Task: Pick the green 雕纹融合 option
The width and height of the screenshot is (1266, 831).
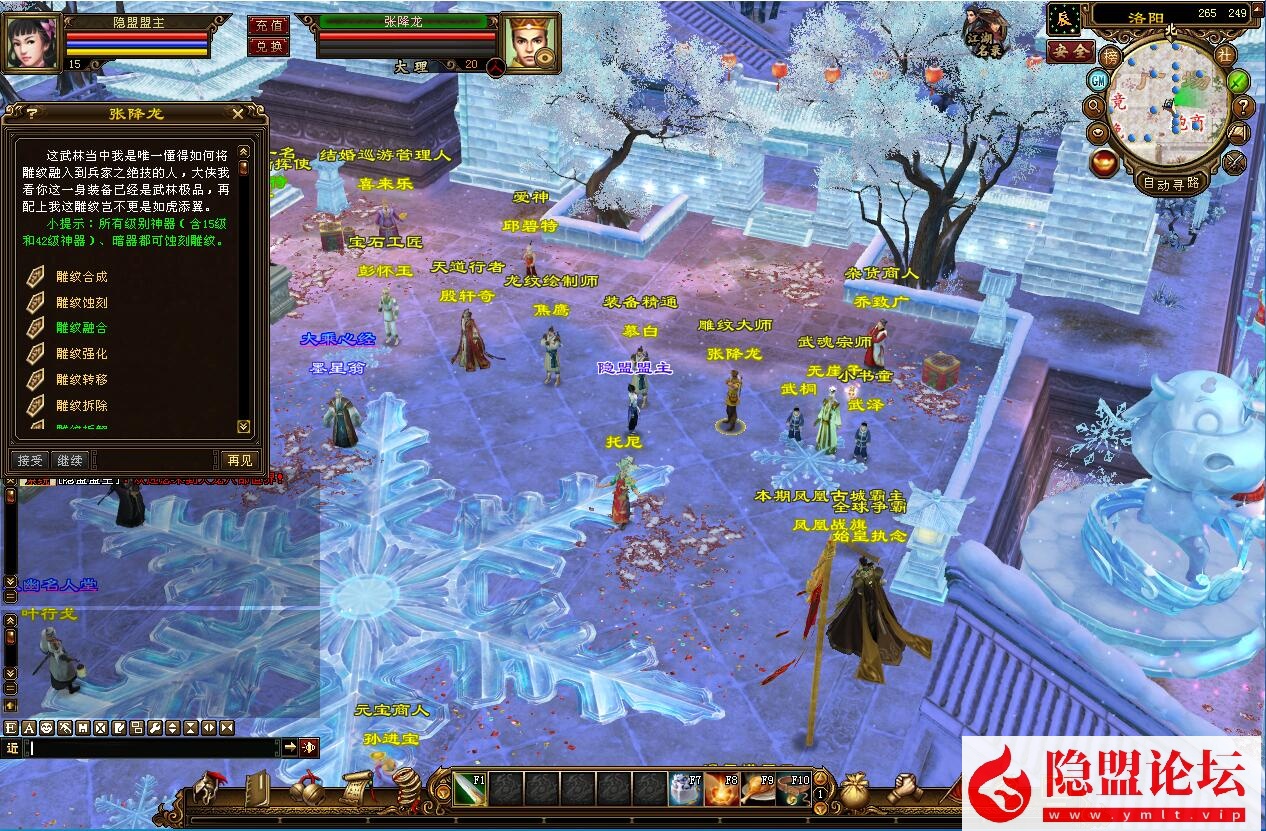Action: tap(81, 328)
